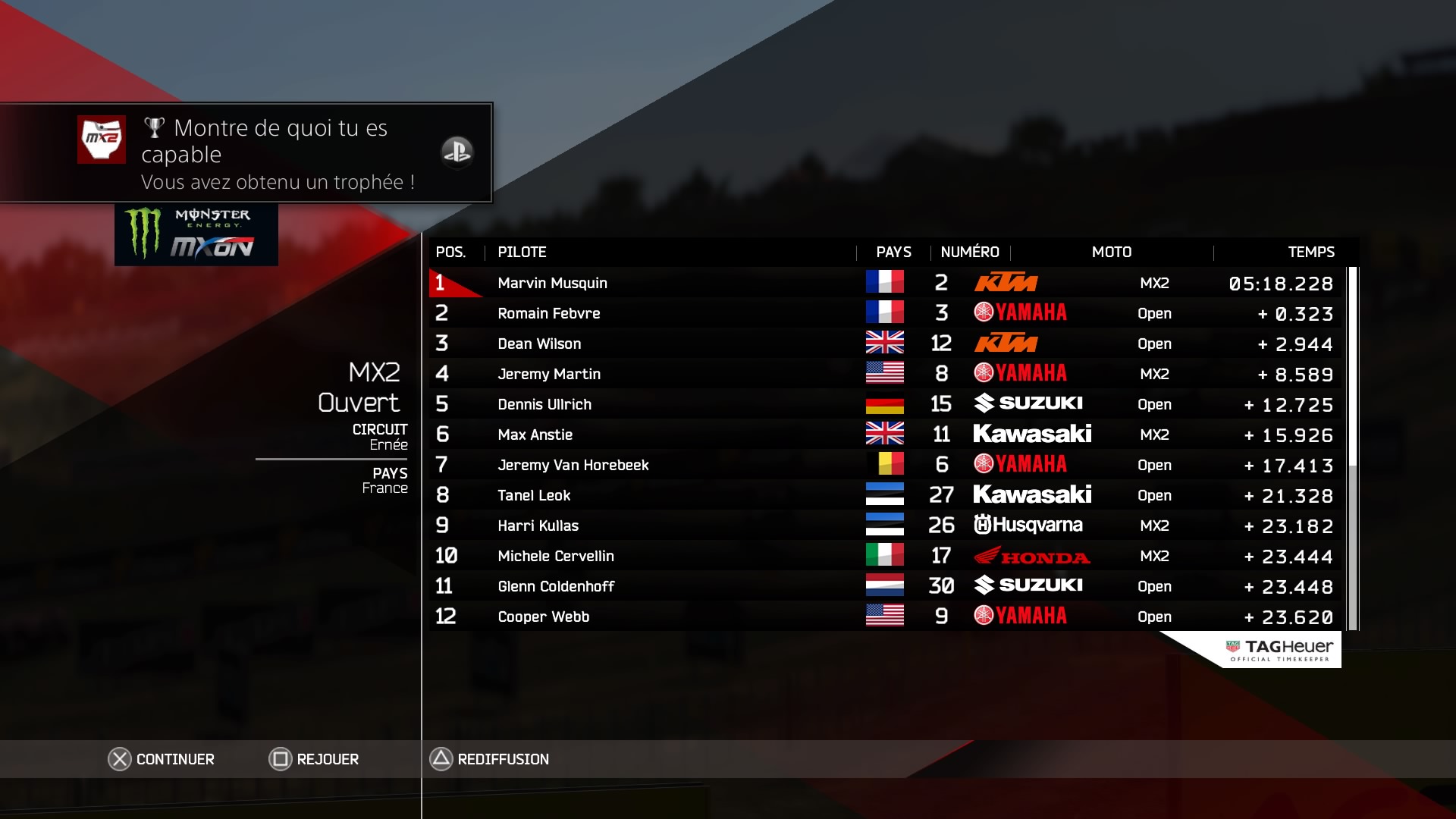Screen dimensions: 1456x819
Task: Choose Rejouer to replay the race
Action: pyautogui.click(x=314, y=759)
